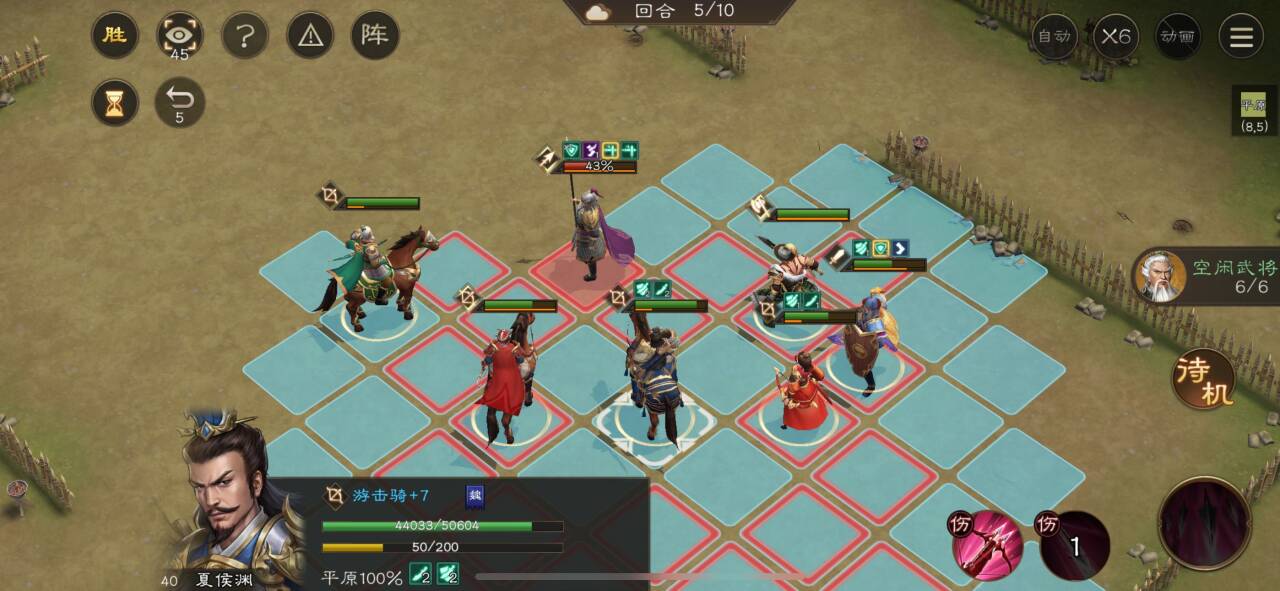Change the X6 battle speed
This screenshot has width=1280, height=591.
tap(1116, 36)
